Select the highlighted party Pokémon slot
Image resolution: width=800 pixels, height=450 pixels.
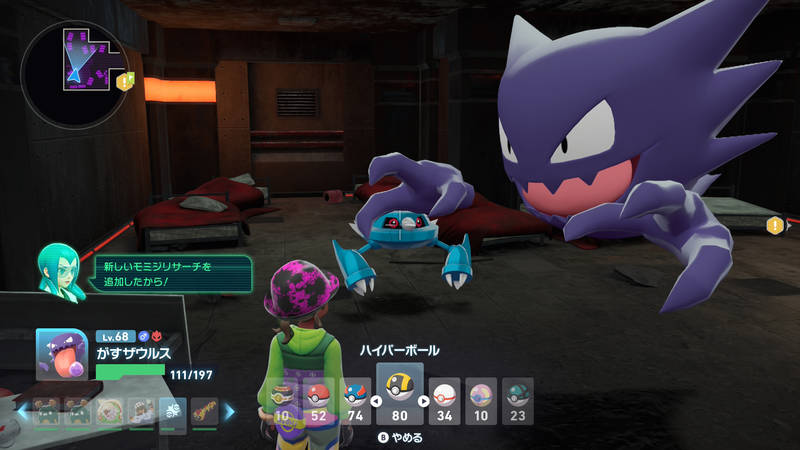click(x=171, y=410)
